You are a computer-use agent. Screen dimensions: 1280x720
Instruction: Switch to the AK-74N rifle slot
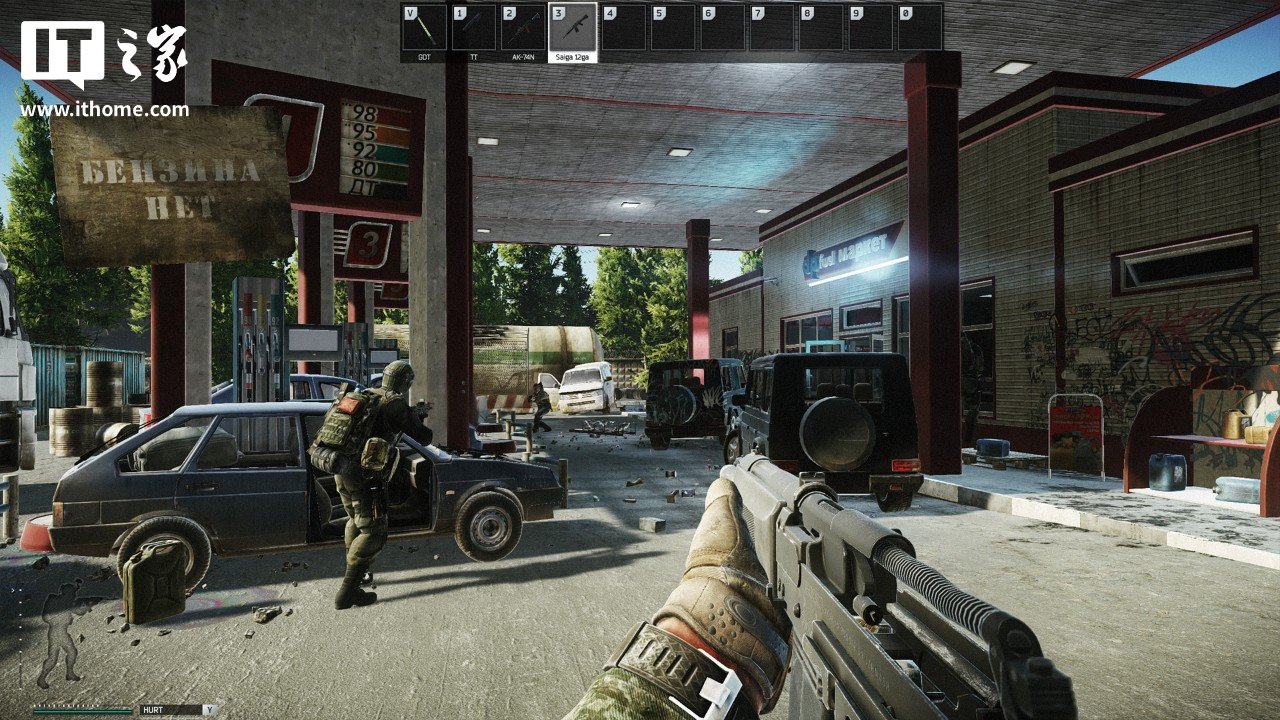(x=523, y=28)
